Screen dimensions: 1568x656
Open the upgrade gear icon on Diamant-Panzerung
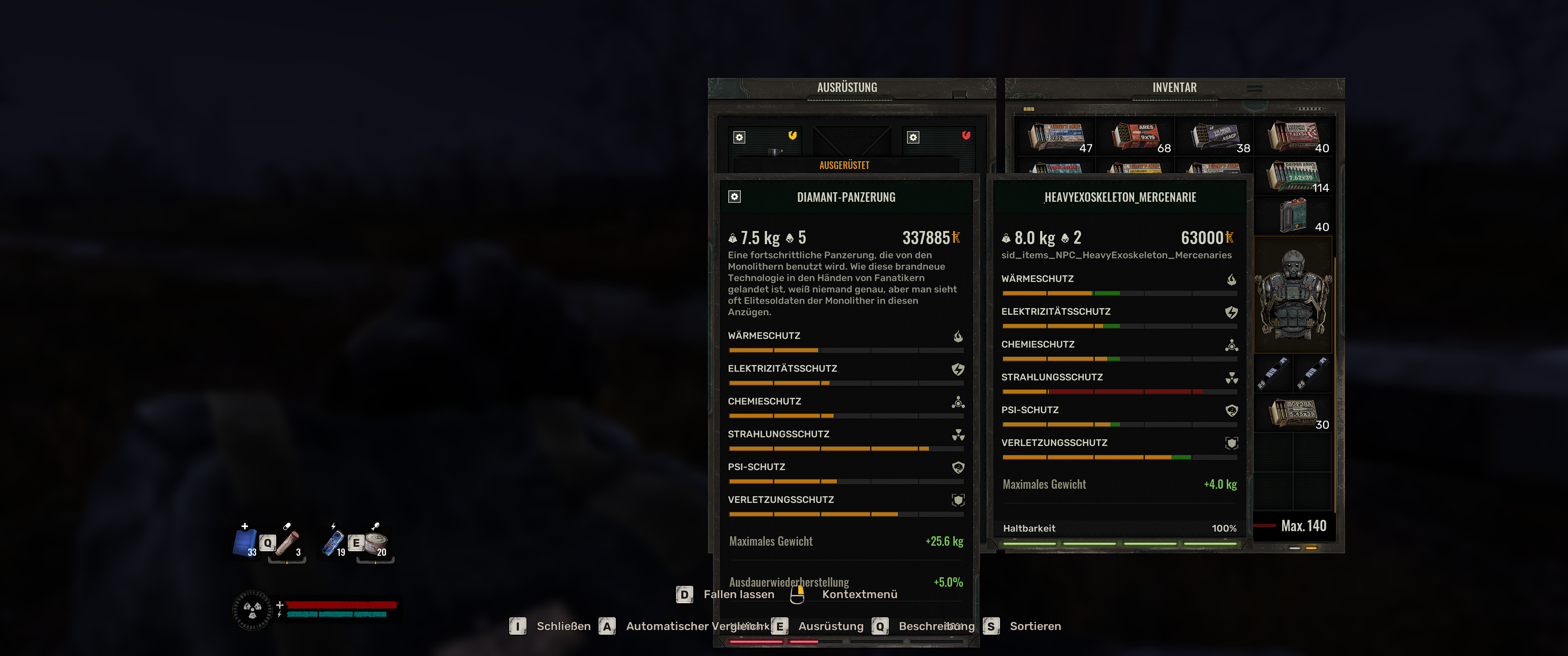point(735,197)
